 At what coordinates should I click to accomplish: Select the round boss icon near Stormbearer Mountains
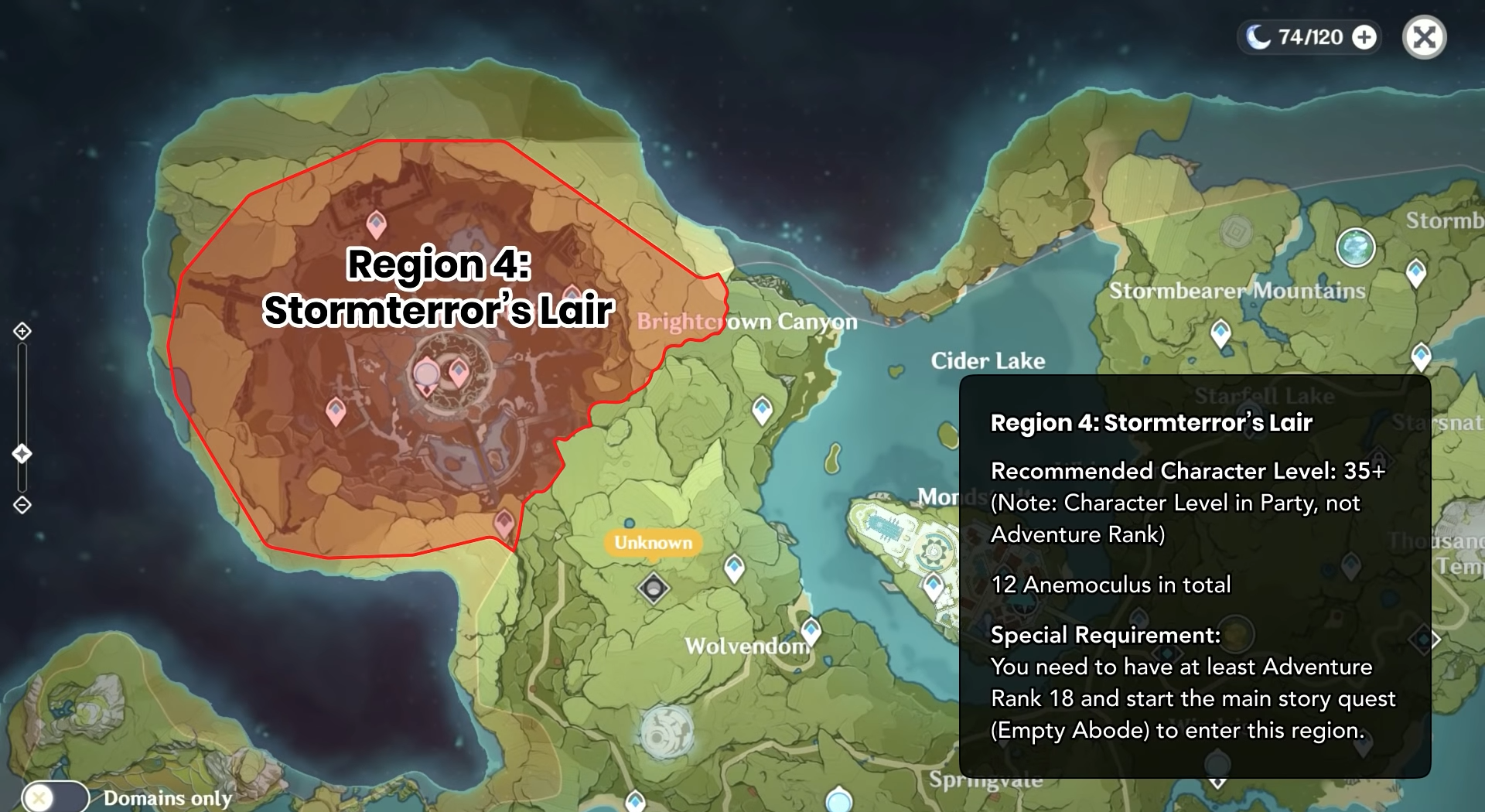pyautogui.click(x=1355, y=247)
